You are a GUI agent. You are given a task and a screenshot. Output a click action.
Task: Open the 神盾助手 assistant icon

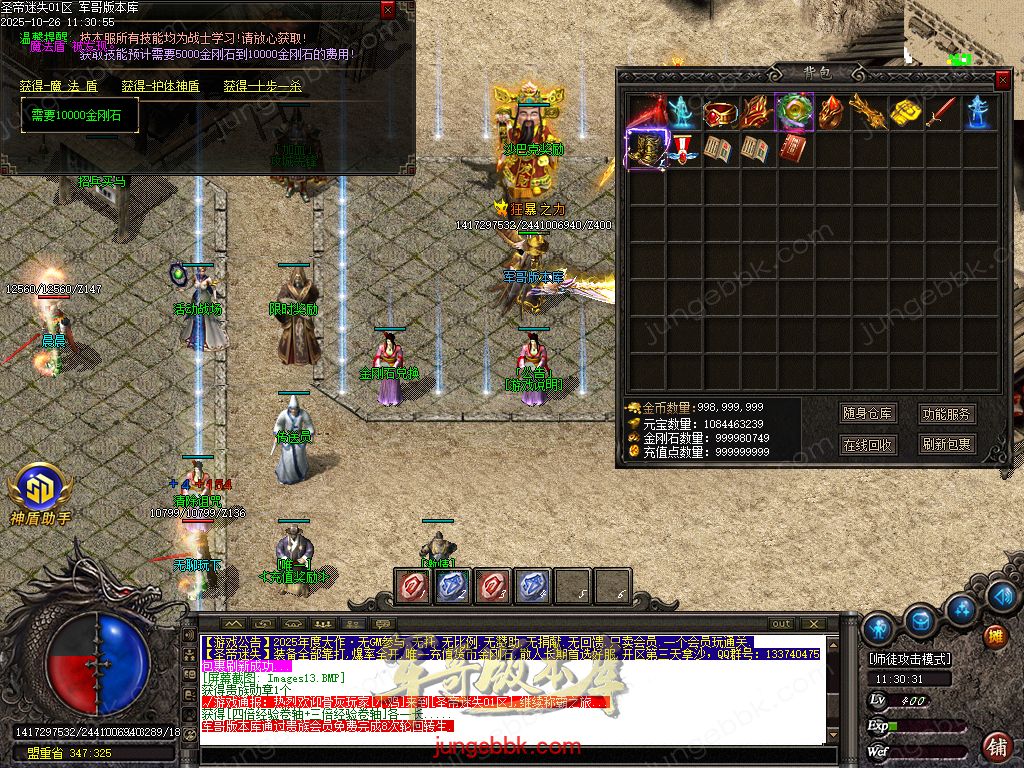click(x=40, y=490)
